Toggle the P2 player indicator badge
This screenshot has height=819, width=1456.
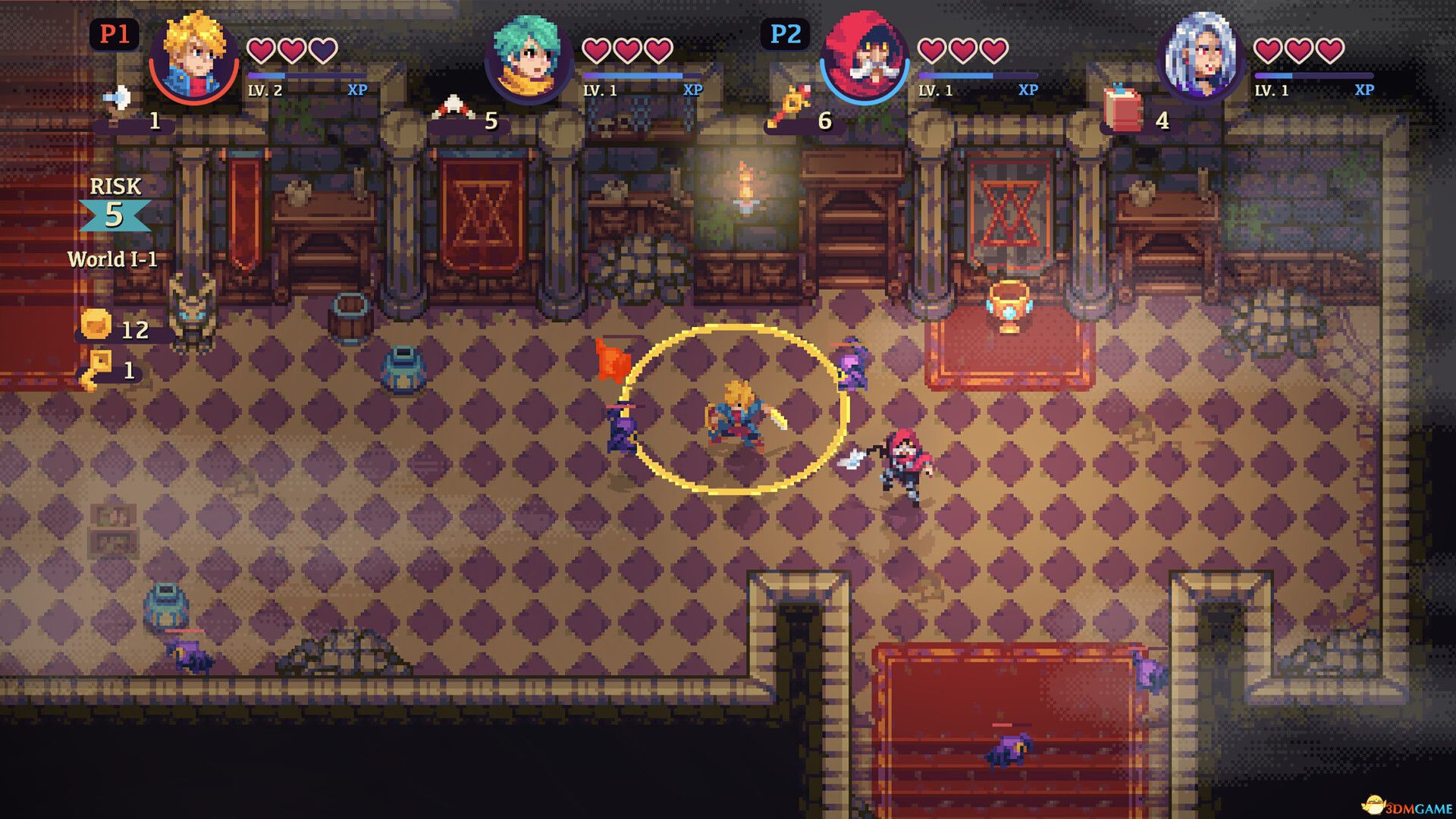click(x=786, y=34)
